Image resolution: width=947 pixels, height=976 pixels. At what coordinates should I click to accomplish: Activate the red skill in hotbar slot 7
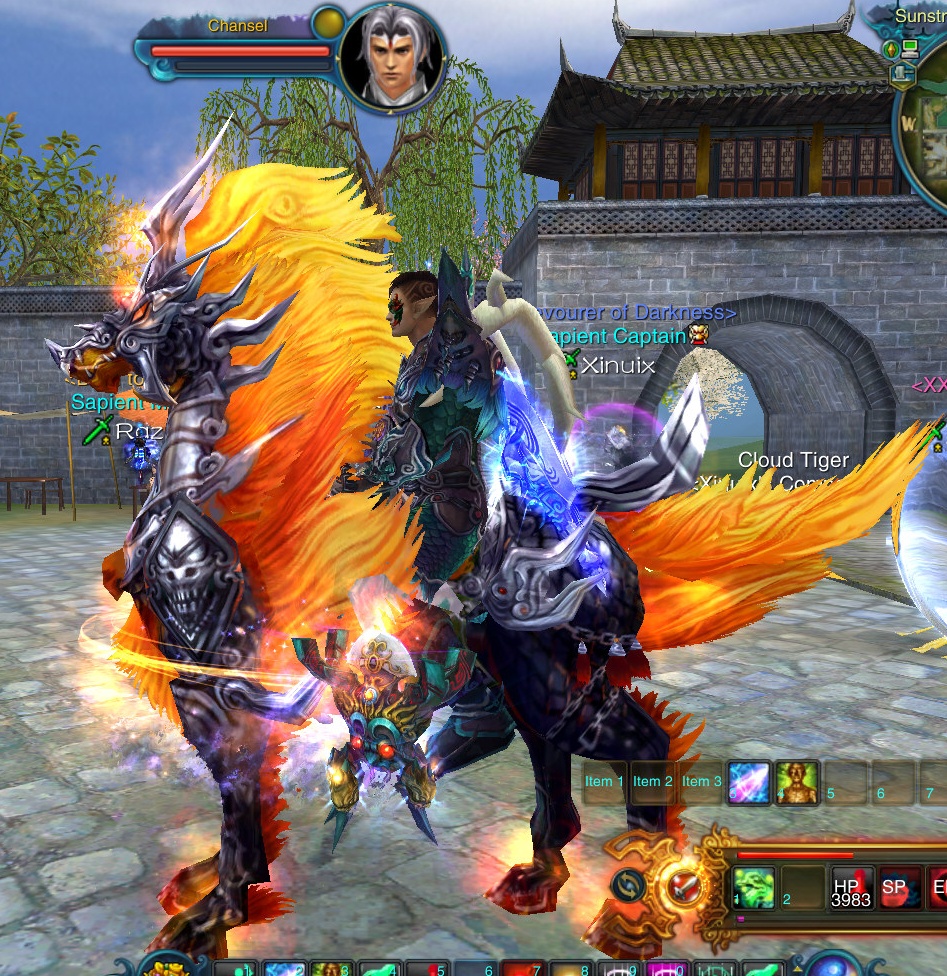click(515, 967)
